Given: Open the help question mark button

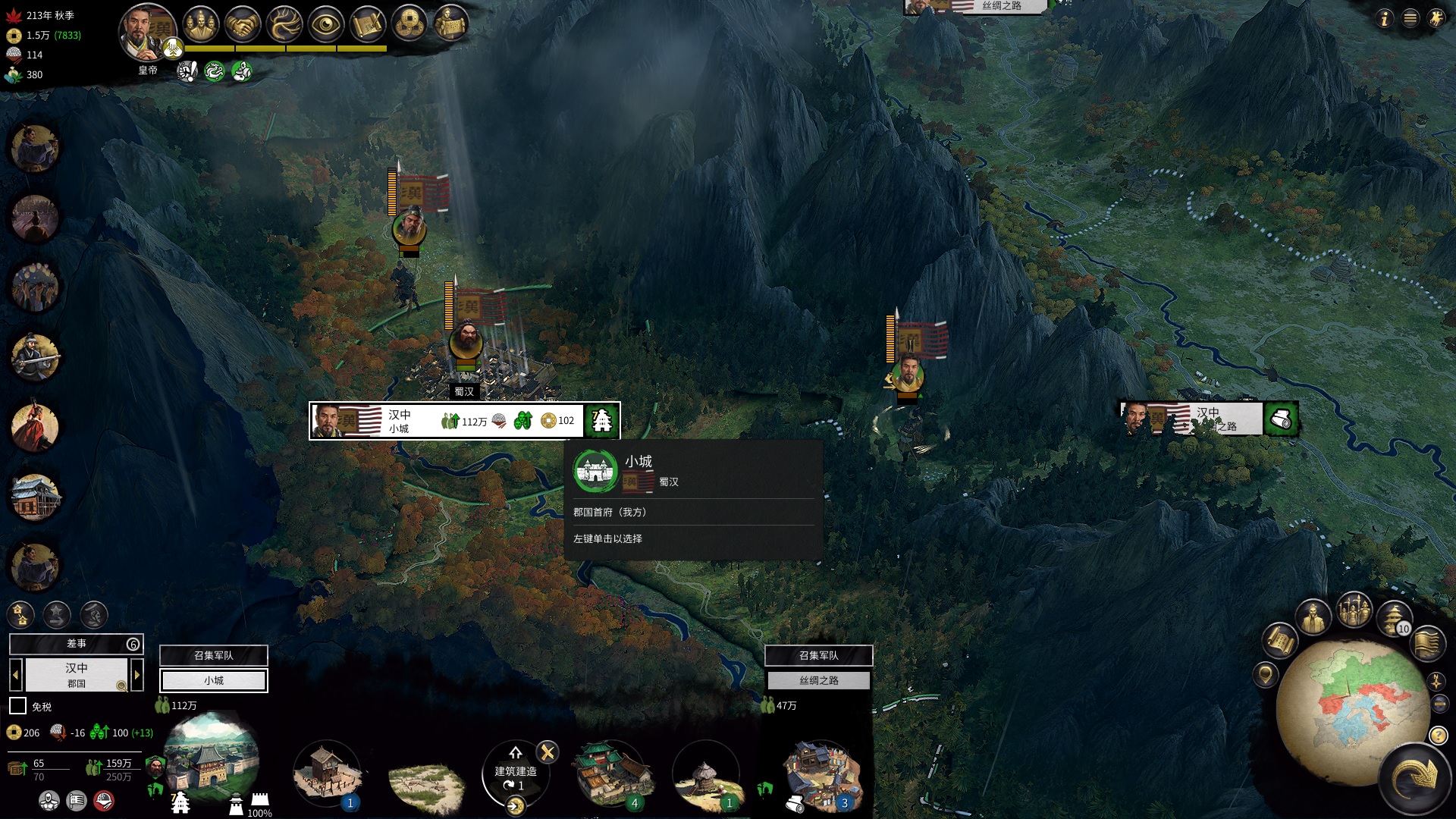Looking at the screenshot, I should 1438,735.
